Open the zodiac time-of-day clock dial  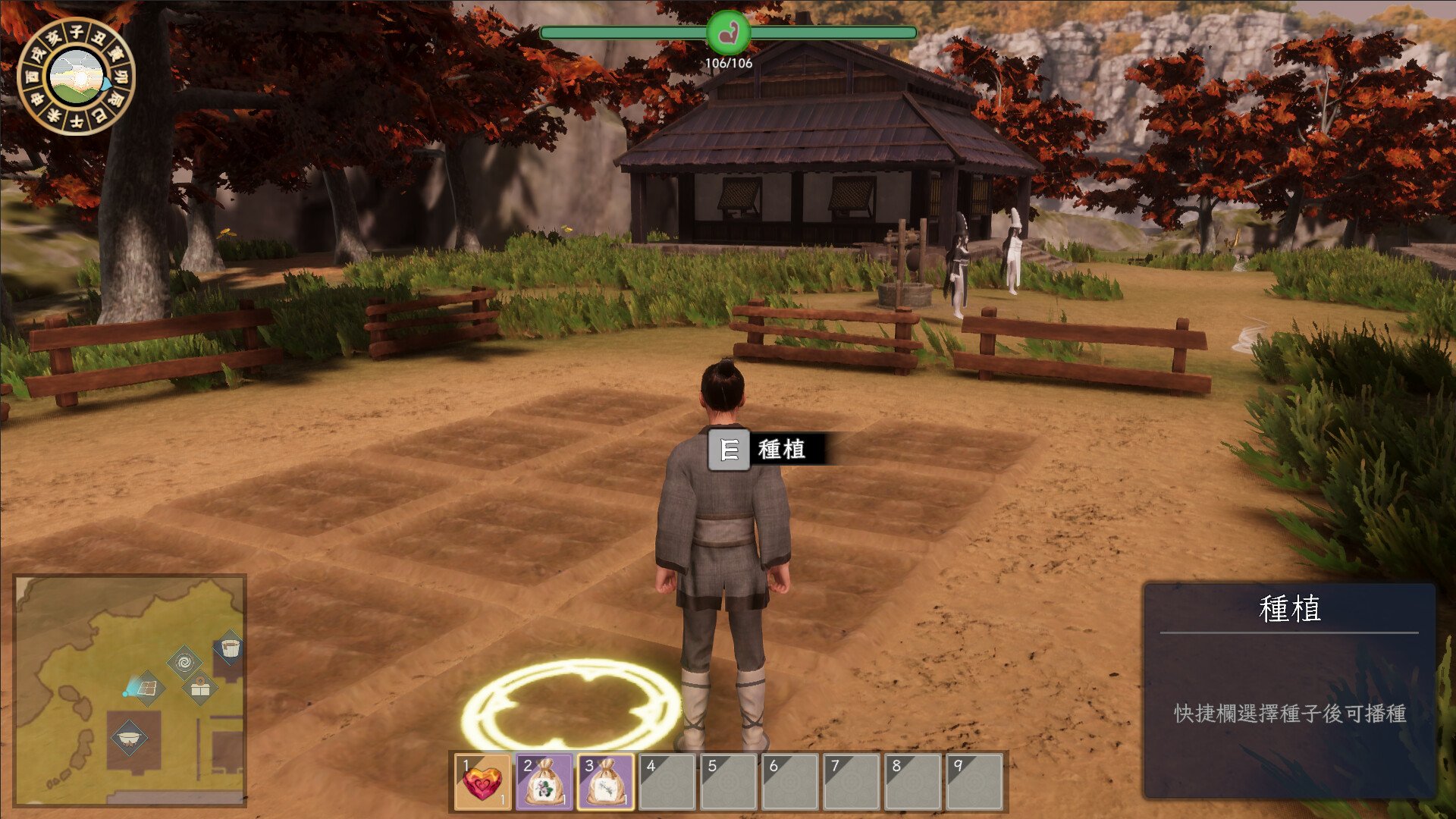pos(76,77)
